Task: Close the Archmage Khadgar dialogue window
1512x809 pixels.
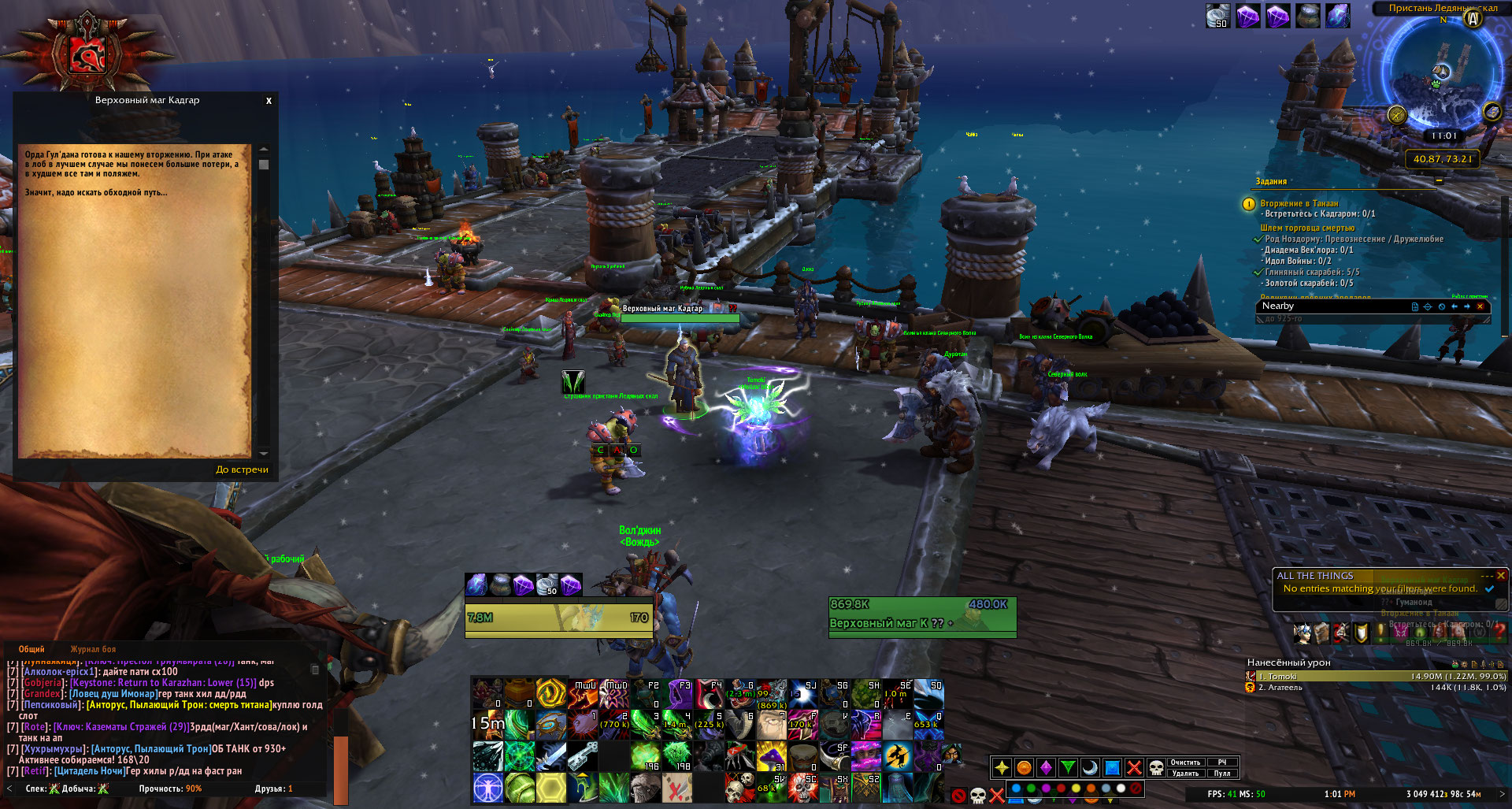Action: tap(269, 101)
